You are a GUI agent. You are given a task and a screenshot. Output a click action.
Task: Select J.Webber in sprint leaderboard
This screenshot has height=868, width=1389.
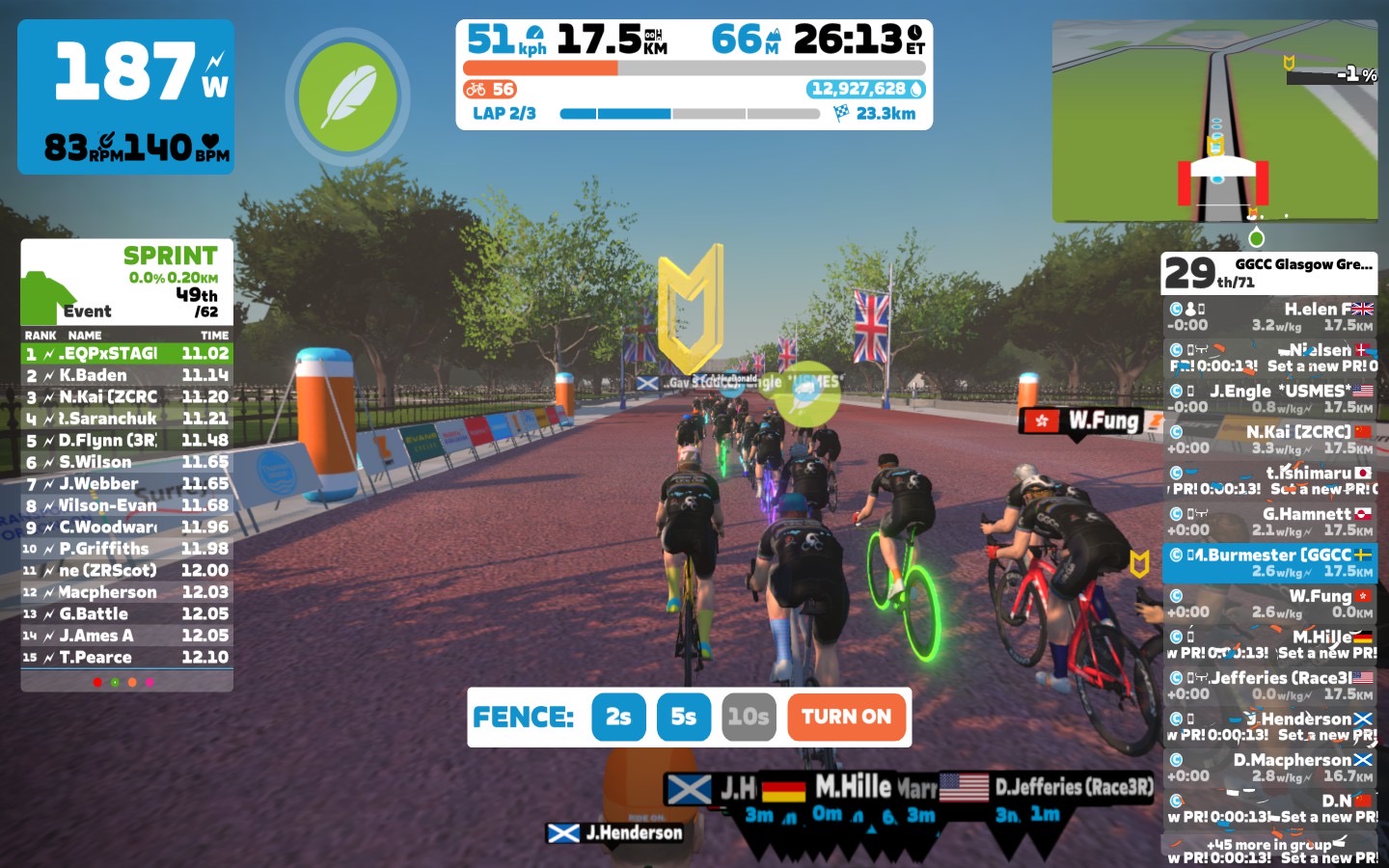126,483
